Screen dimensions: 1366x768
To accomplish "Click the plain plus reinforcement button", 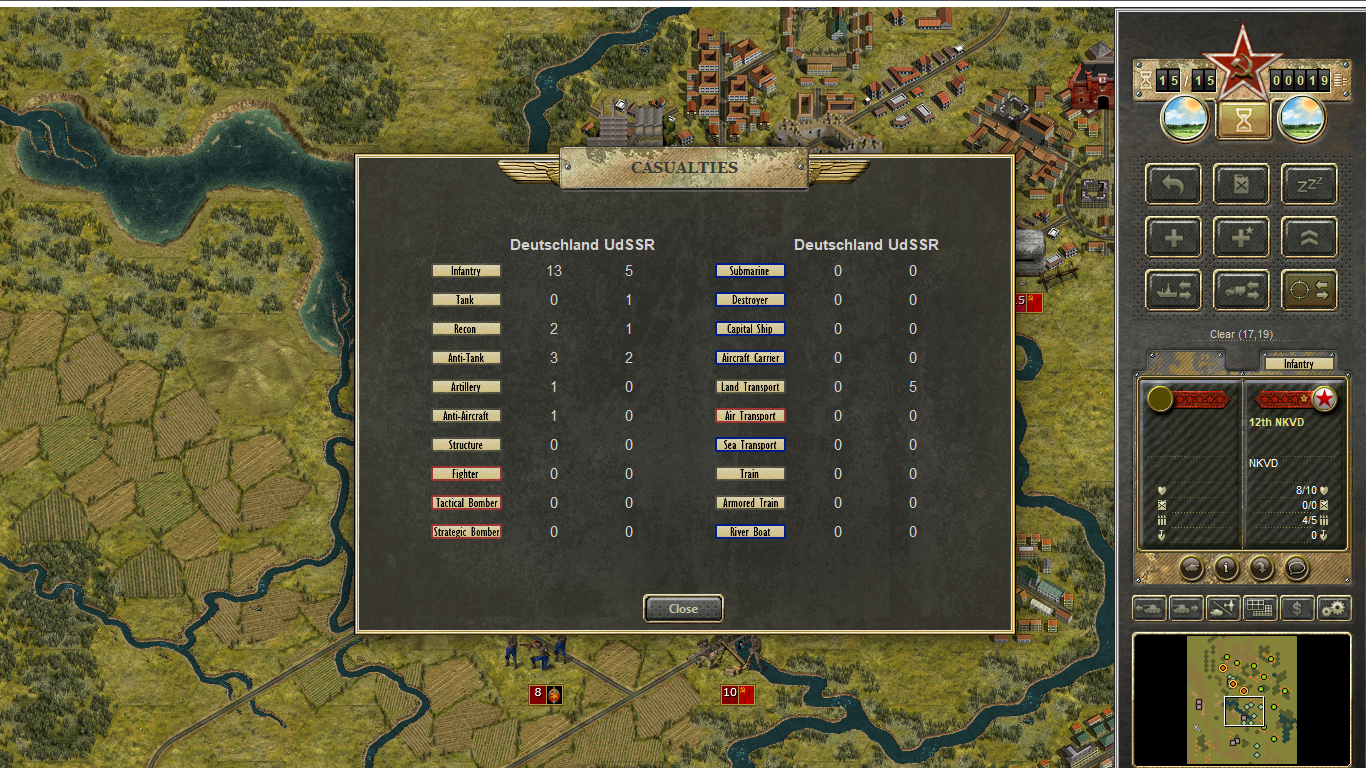I will click(1174, 238).
